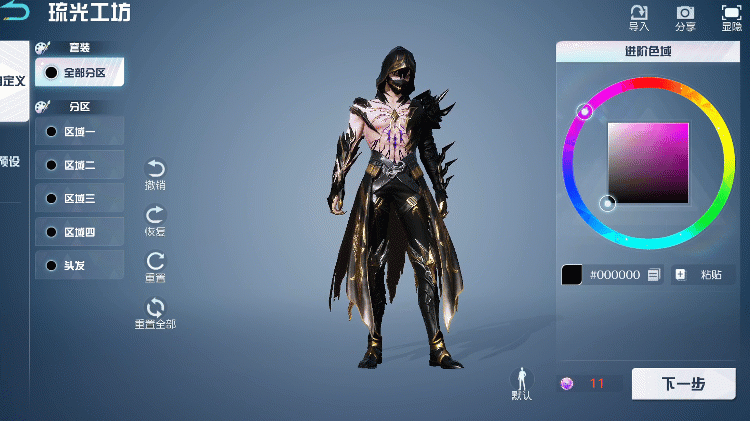Select 全部分区 all zones option
Image resolution: width=750 pixels, height=421 pixels.
click(x=80, y=72)
